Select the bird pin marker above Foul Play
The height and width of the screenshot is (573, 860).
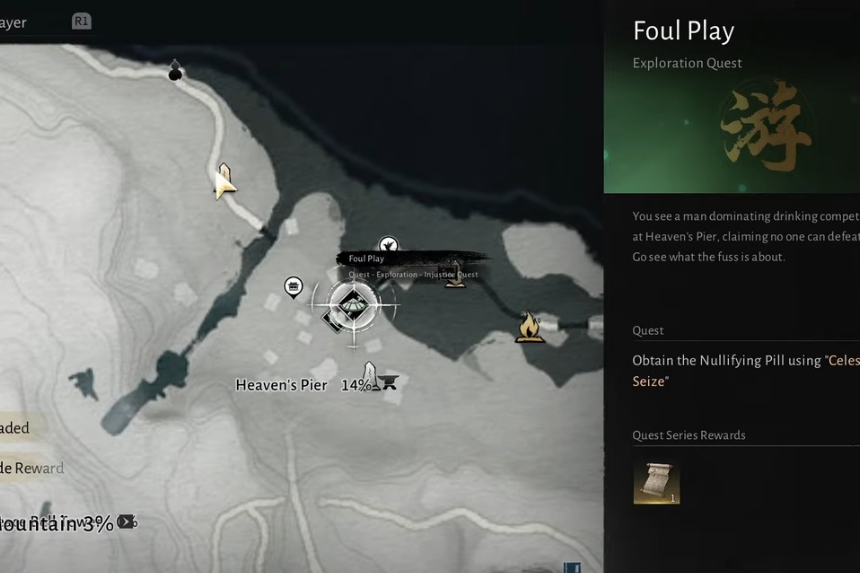[x=388, y=245]
